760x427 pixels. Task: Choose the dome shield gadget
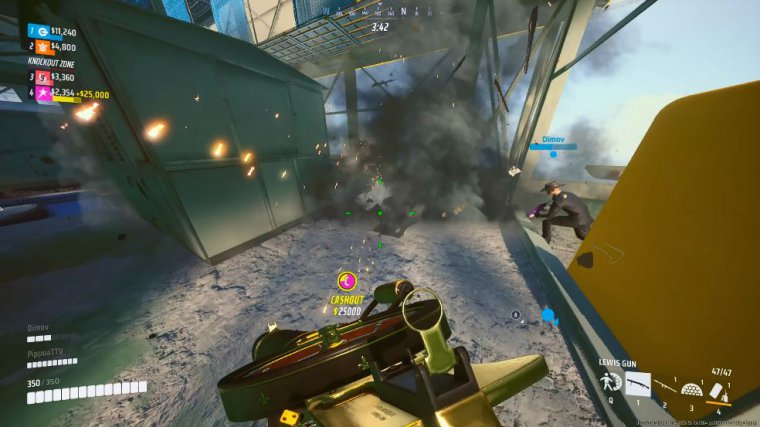[x=692, y=387]
